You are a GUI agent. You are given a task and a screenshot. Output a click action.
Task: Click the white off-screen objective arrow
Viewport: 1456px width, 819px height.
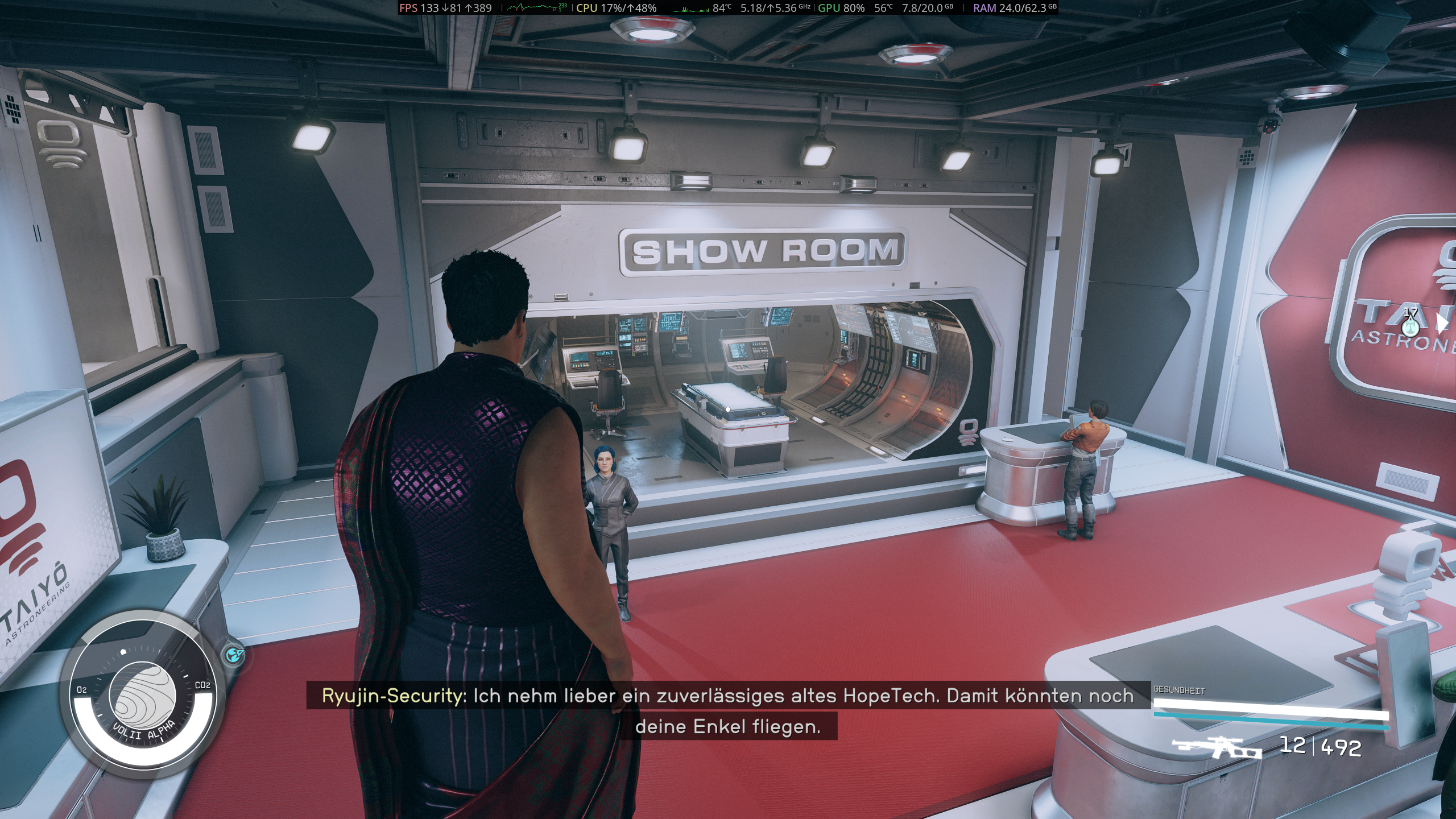(1441, 323)
